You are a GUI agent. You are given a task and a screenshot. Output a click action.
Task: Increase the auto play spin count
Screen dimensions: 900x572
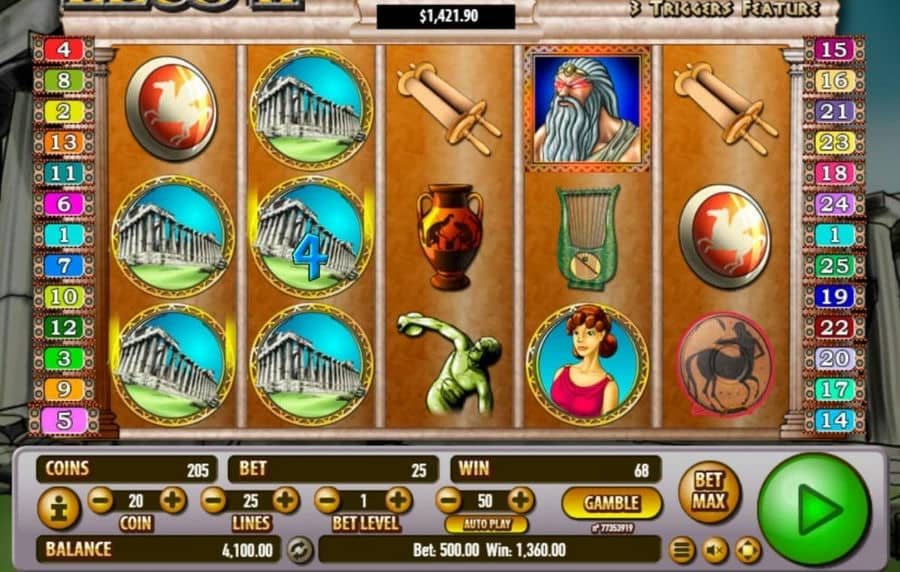tap(521, 500)
